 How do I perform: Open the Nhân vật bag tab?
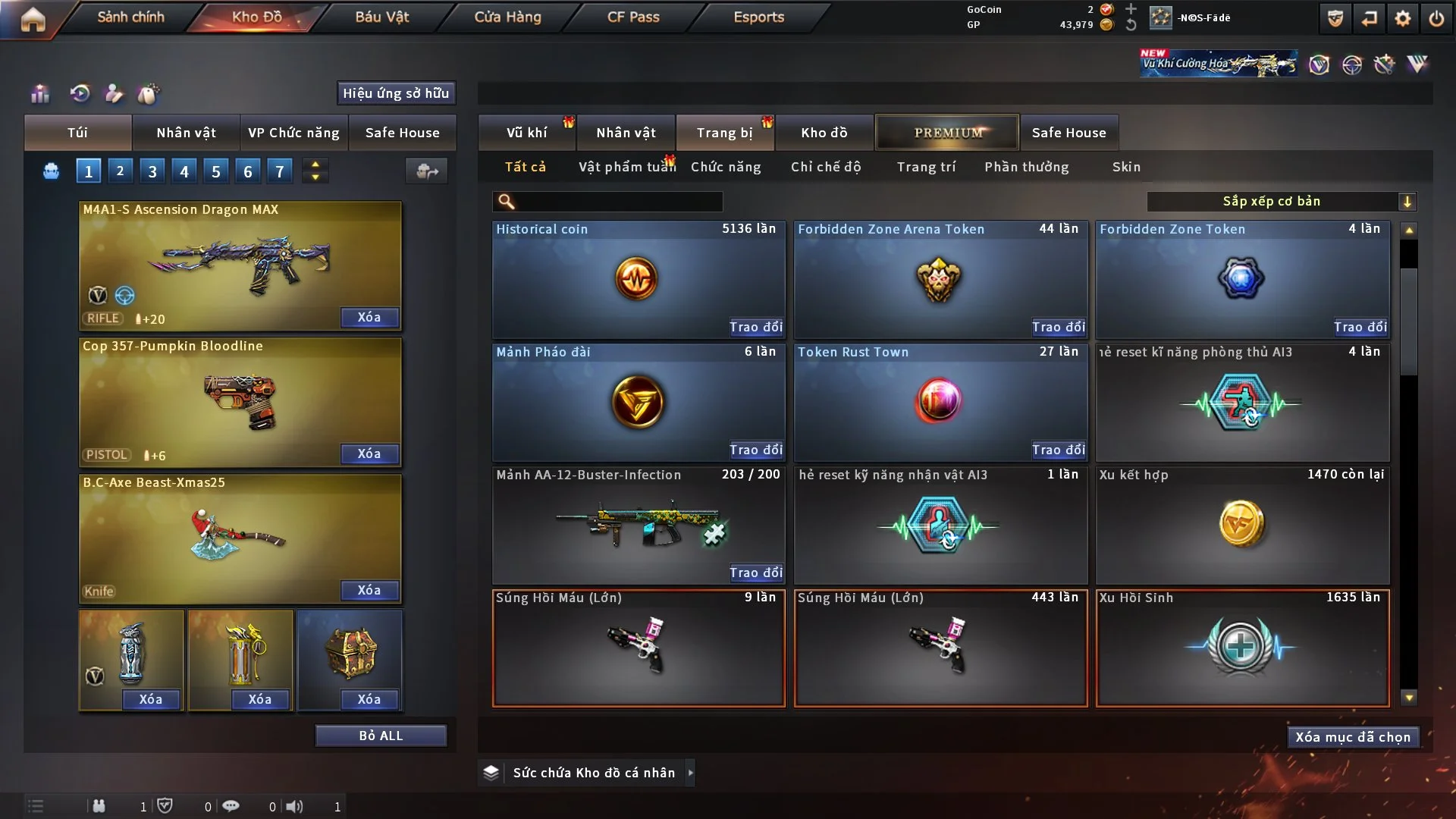point(186,133)
